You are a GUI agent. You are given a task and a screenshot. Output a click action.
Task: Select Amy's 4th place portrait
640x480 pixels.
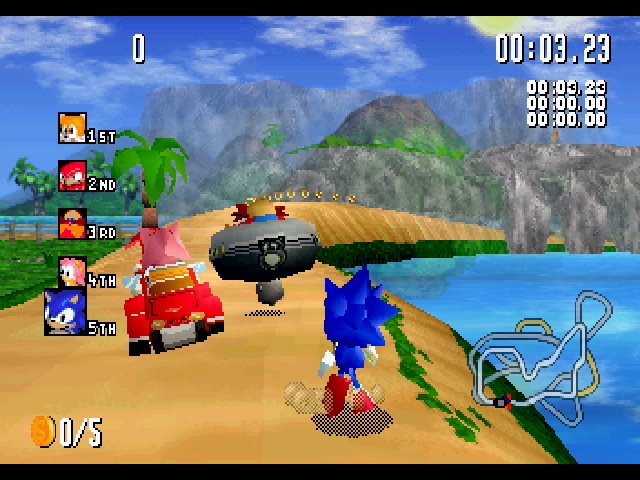click(72, 270)
